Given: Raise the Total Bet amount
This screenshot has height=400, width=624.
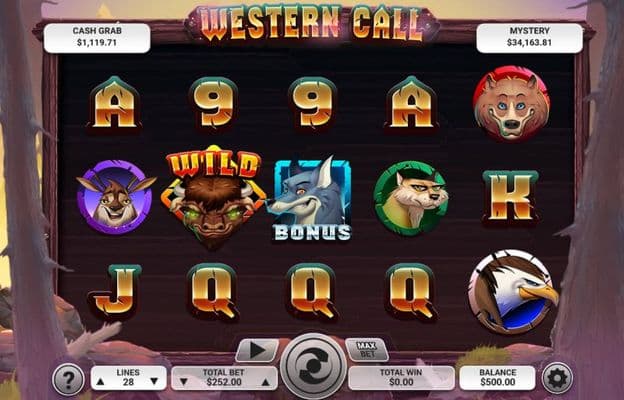Looking at the screenshot, I should pyautogui.click(x=264, y=381).
